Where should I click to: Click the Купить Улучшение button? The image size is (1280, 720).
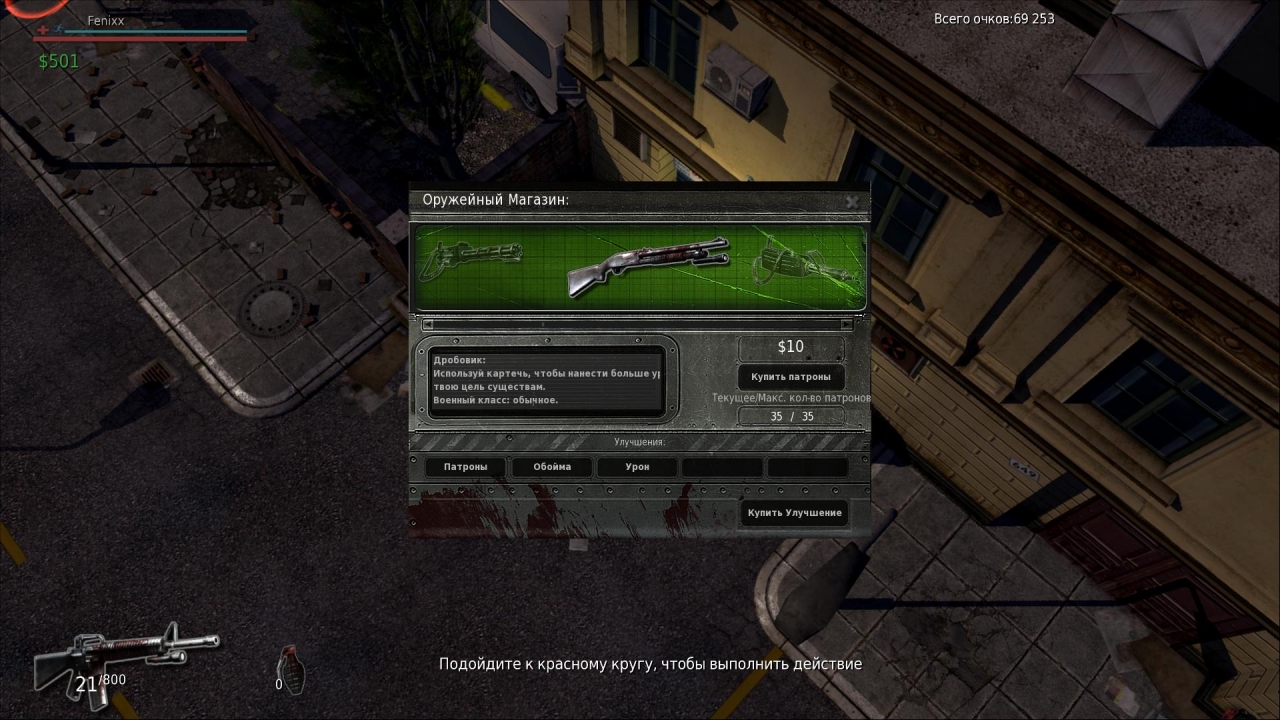coord(794,513)
